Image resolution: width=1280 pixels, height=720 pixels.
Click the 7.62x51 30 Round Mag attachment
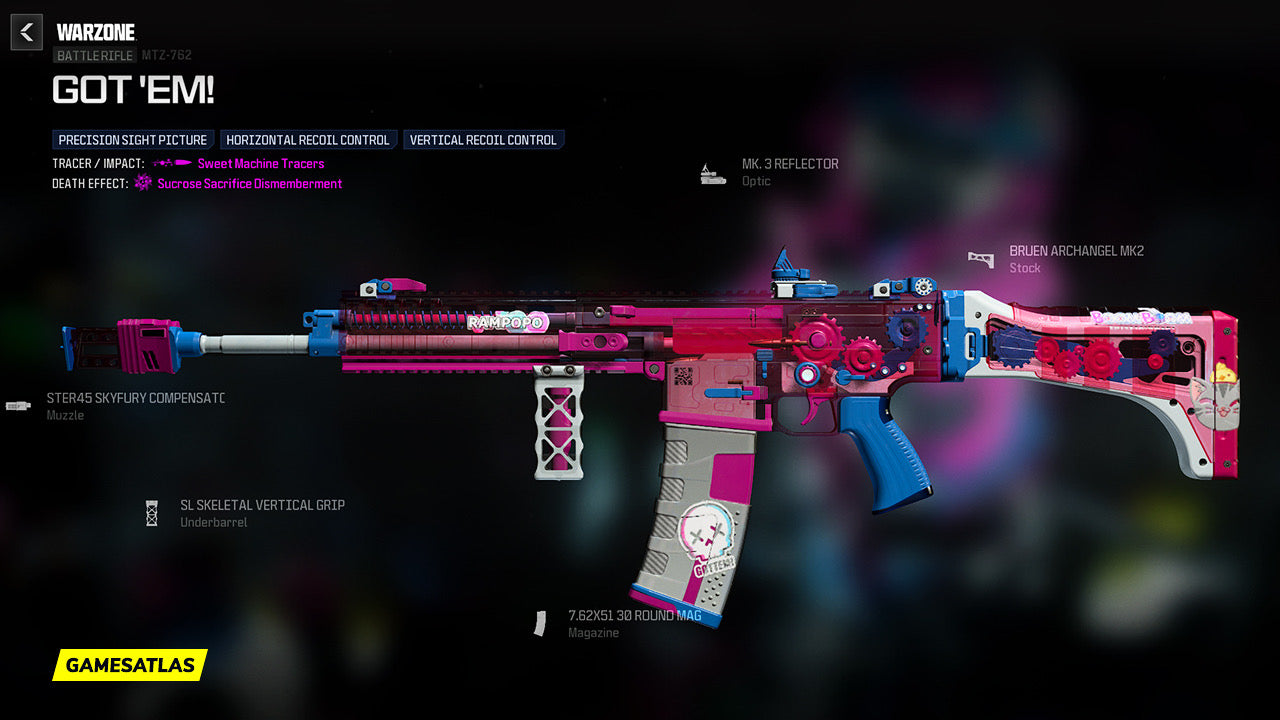[634, 616]
